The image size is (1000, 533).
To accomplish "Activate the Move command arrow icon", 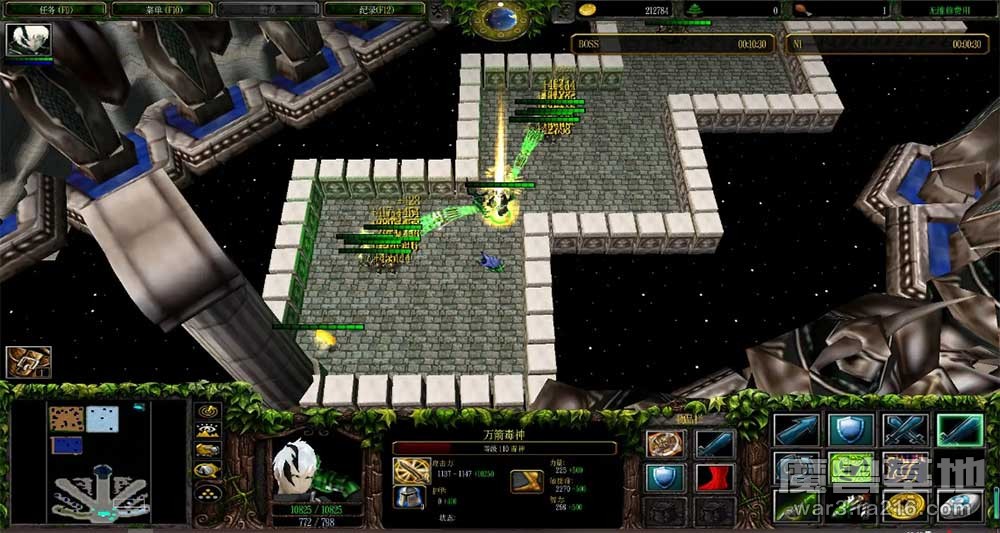I will coord(796,430).
